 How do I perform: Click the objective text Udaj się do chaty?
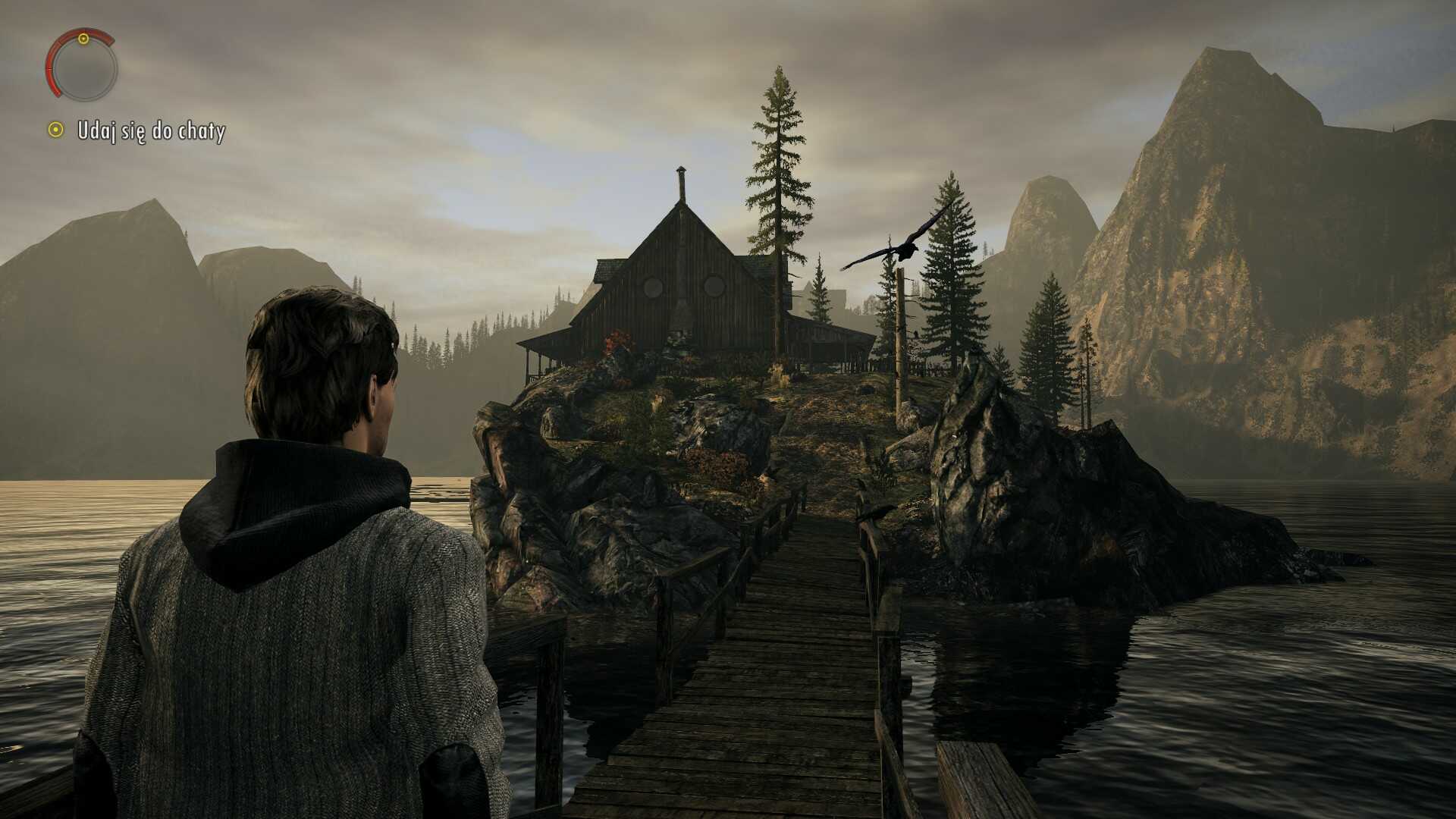[x=150, y=130]
